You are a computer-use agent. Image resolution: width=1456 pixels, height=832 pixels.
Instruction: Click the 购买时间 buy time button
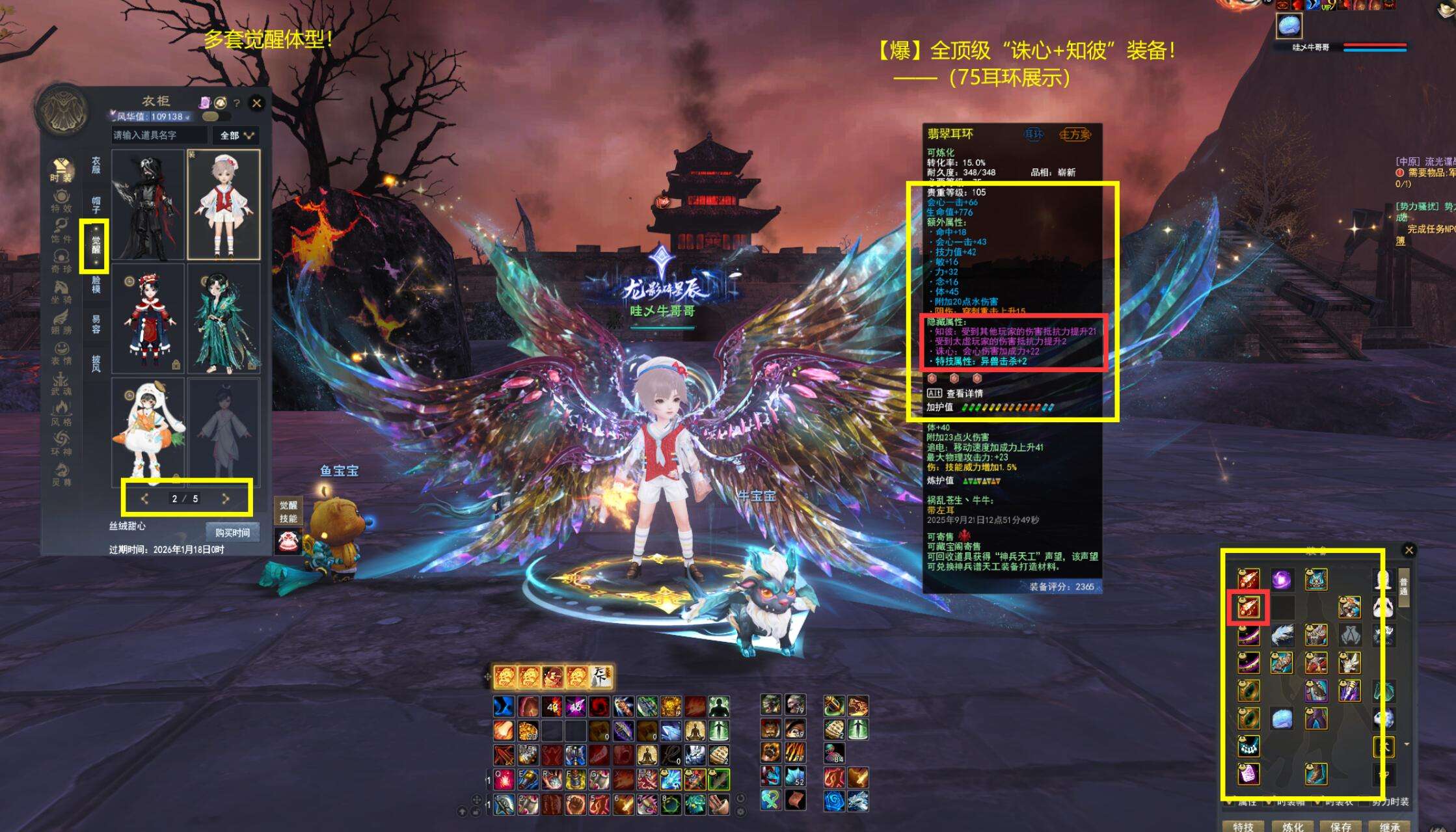232,533
